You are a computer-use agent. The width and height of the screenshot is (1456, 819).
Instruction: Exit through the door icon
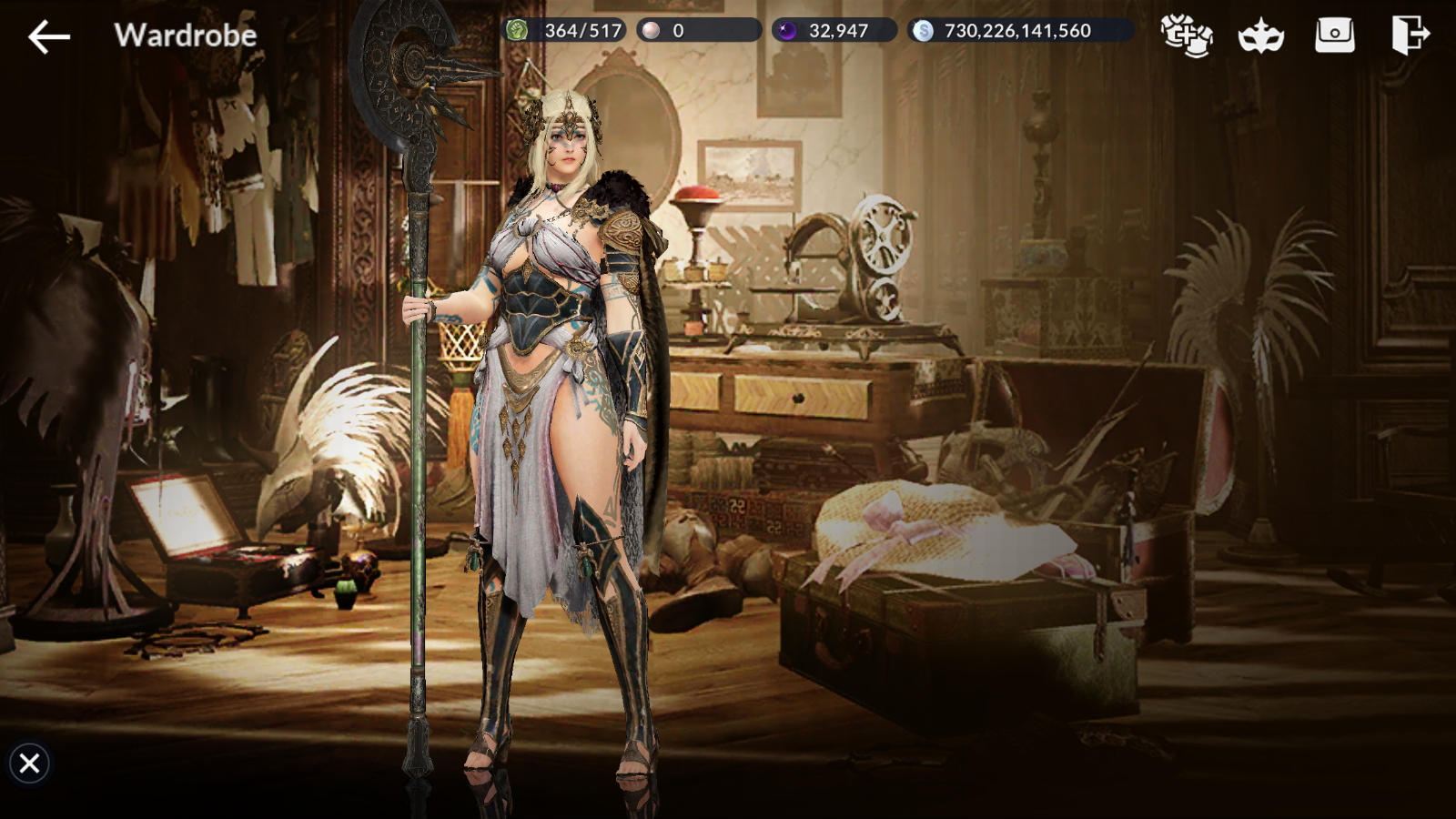(1410, 35)
